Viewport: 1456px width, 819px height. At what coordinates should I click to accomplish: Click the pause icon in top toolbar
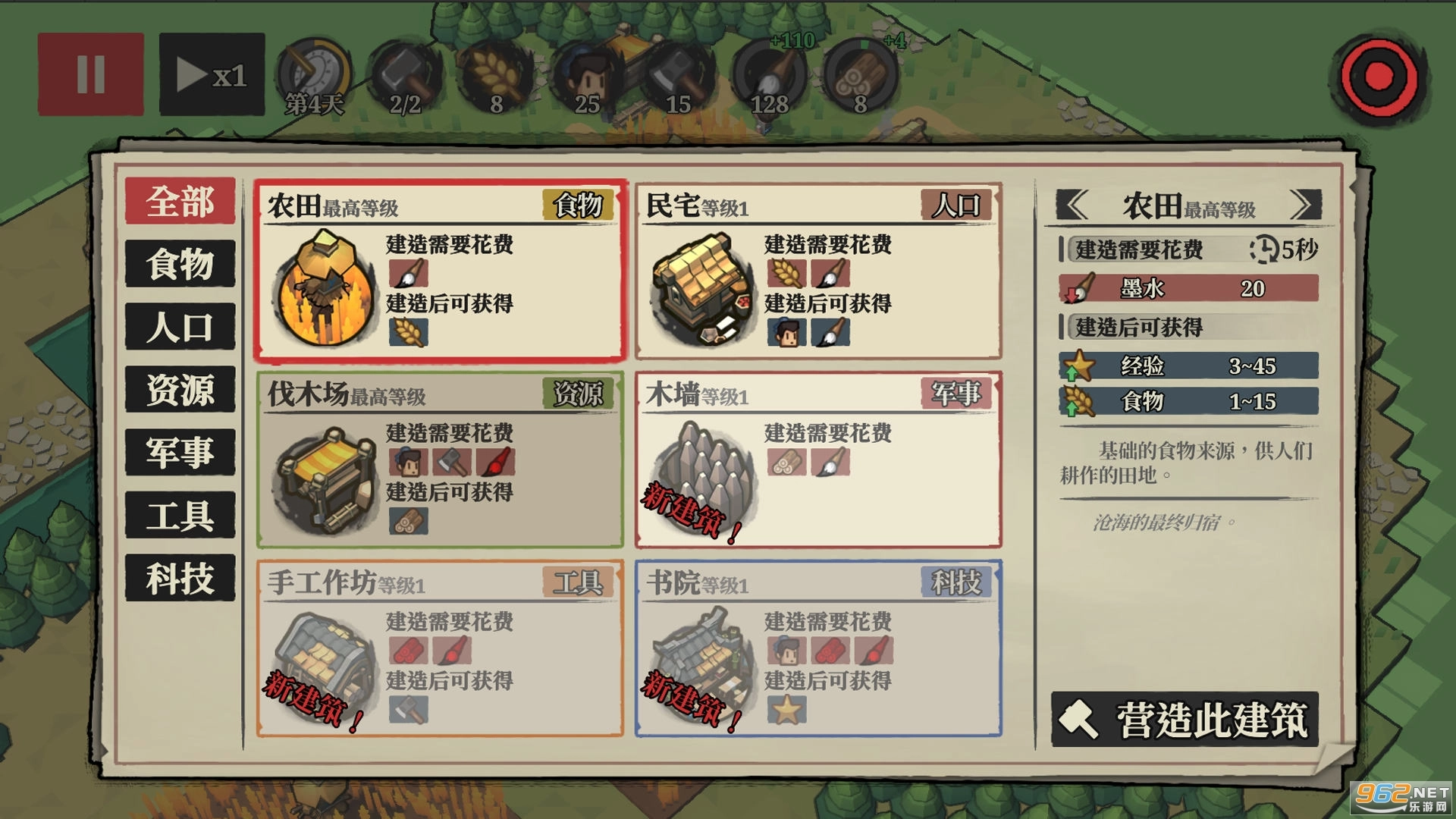90,74
